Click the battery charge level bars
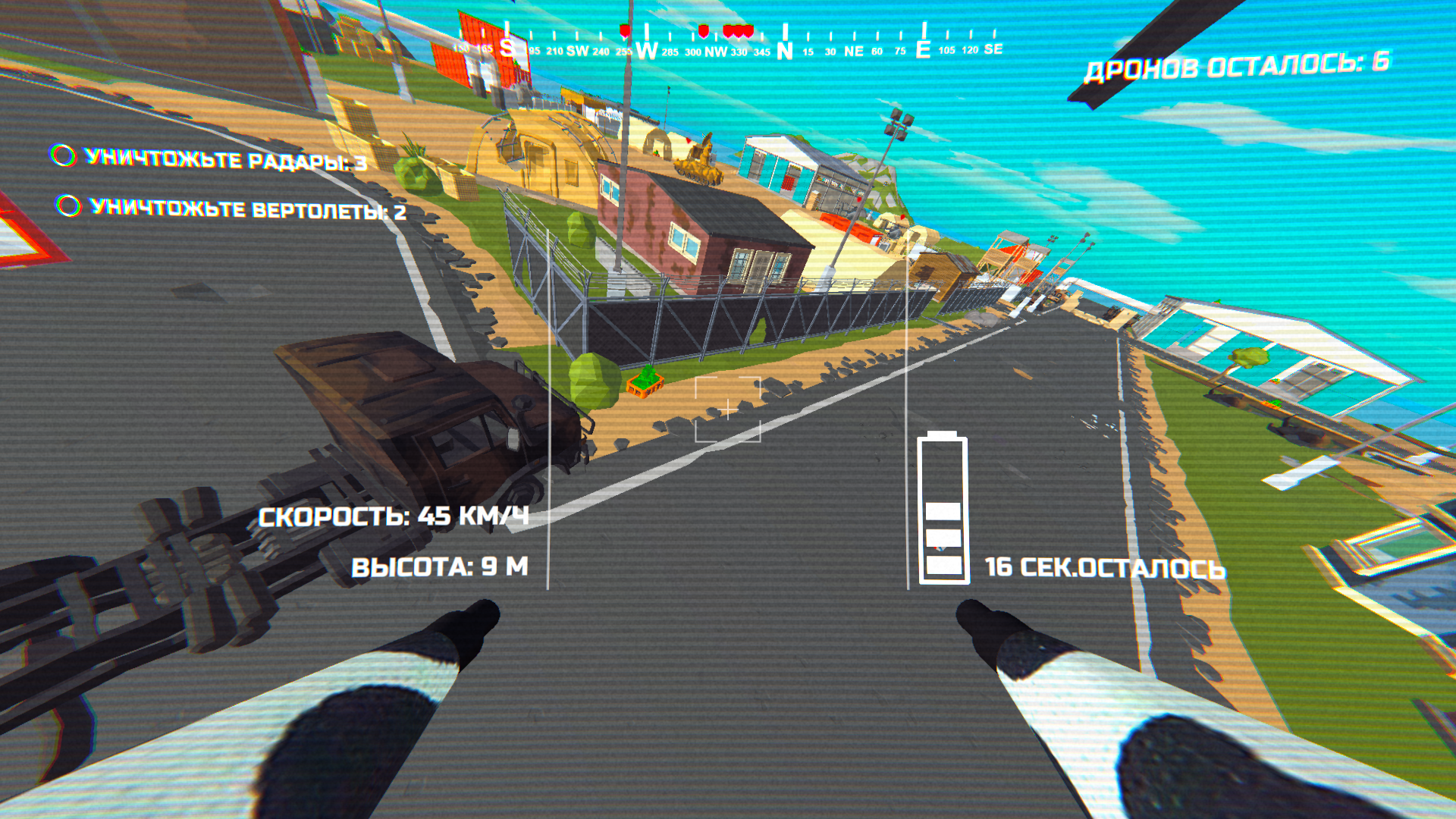This screenshot has height=819, width=1456. tap(943, 538)
